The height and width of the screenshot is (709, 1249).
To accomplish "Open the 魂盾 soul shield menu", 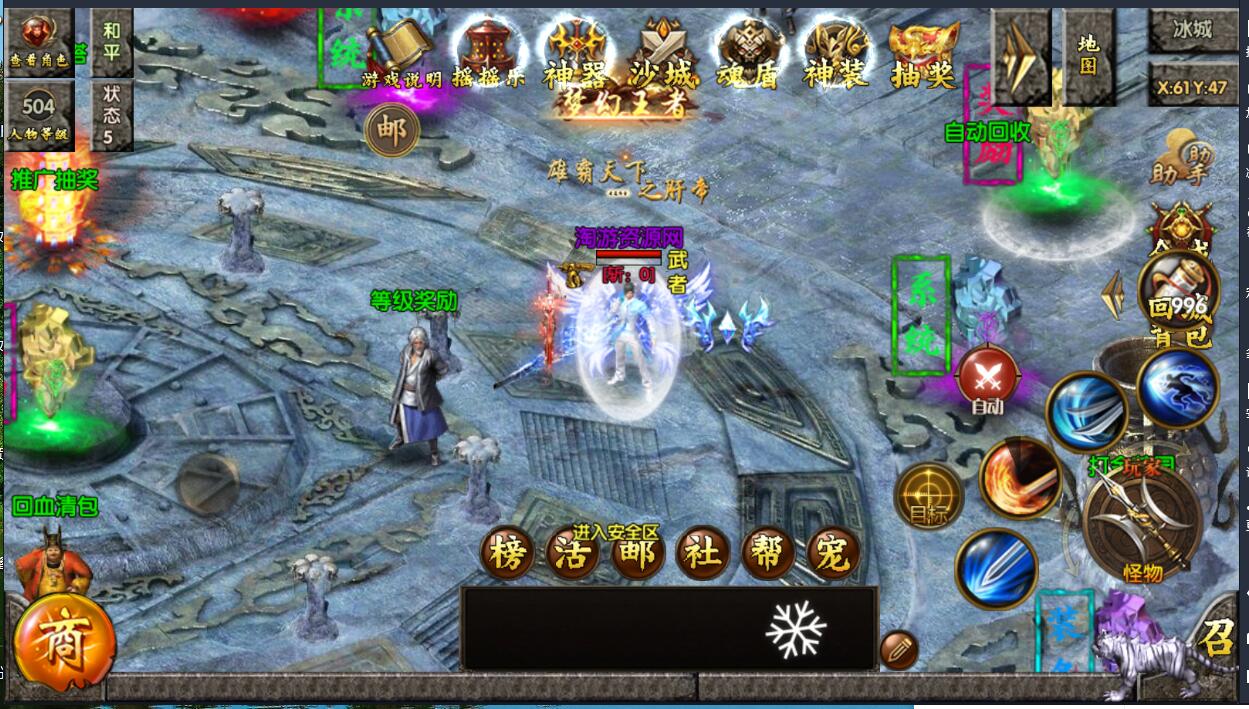I will click(747, 52).
